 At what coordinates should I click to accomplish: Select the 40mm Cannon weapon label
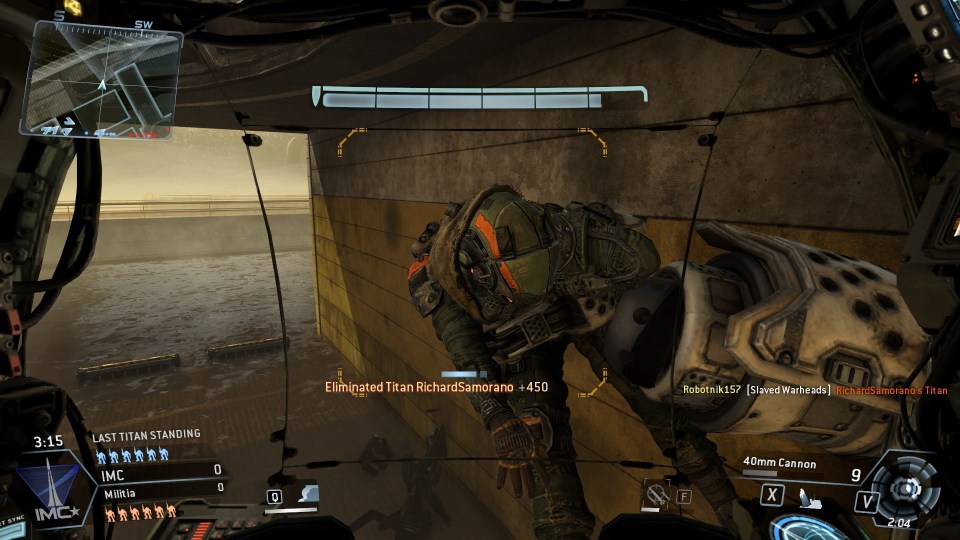780,464
